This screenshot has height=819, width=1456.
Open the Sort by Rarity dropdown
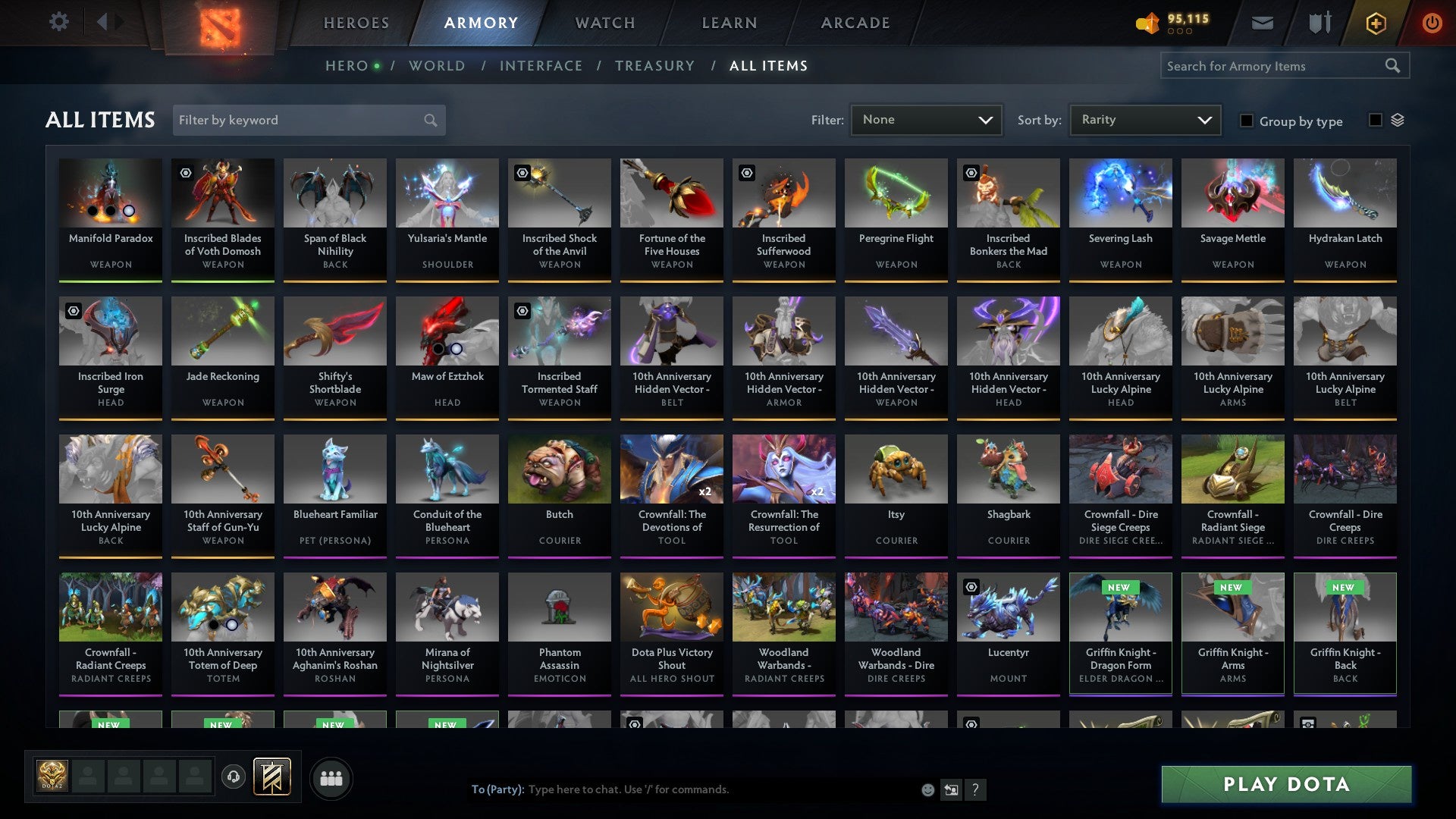1144,119
